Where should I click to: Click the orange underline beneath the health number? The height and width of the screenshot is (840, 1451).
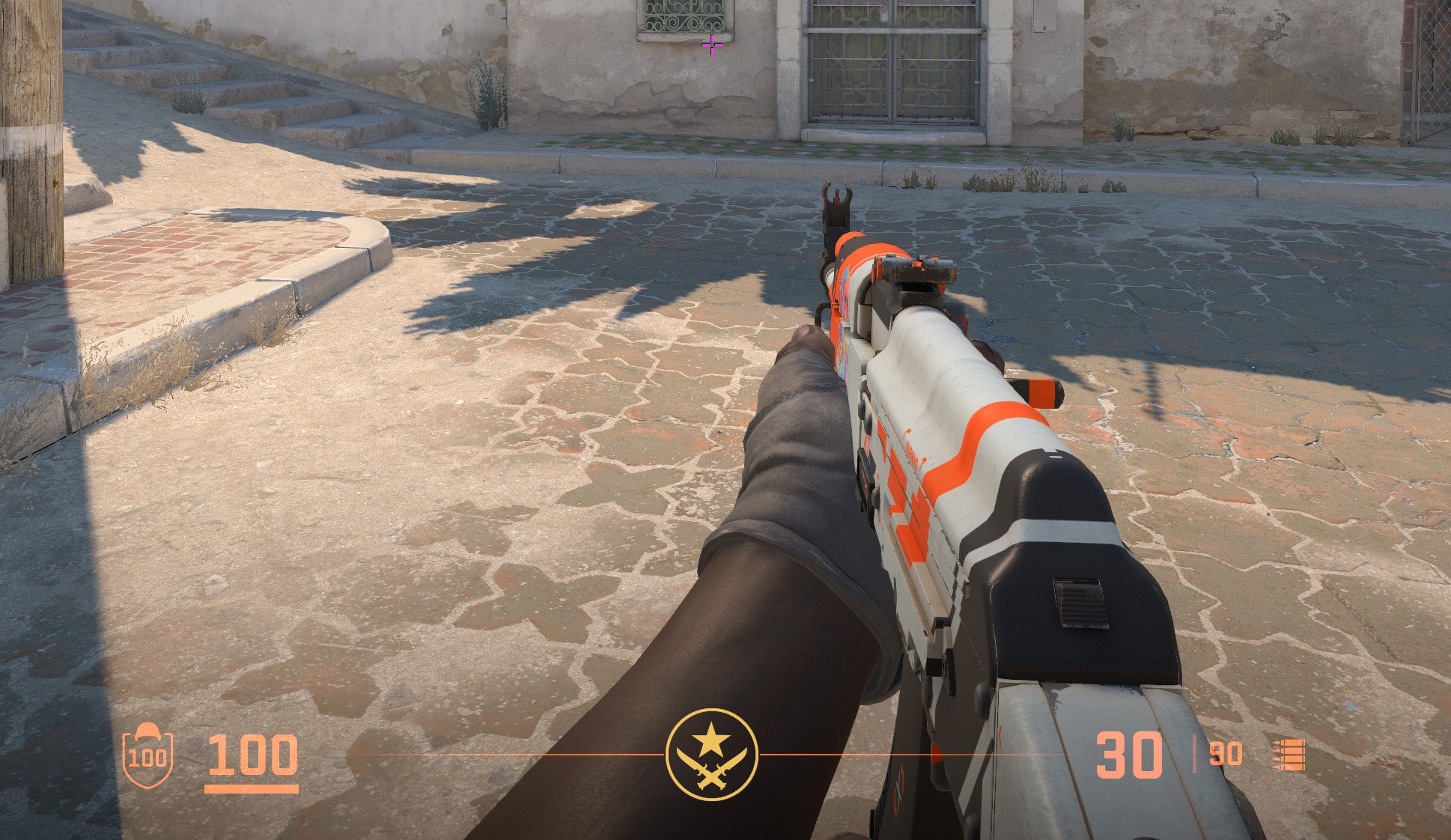click(x=252, y=790)
